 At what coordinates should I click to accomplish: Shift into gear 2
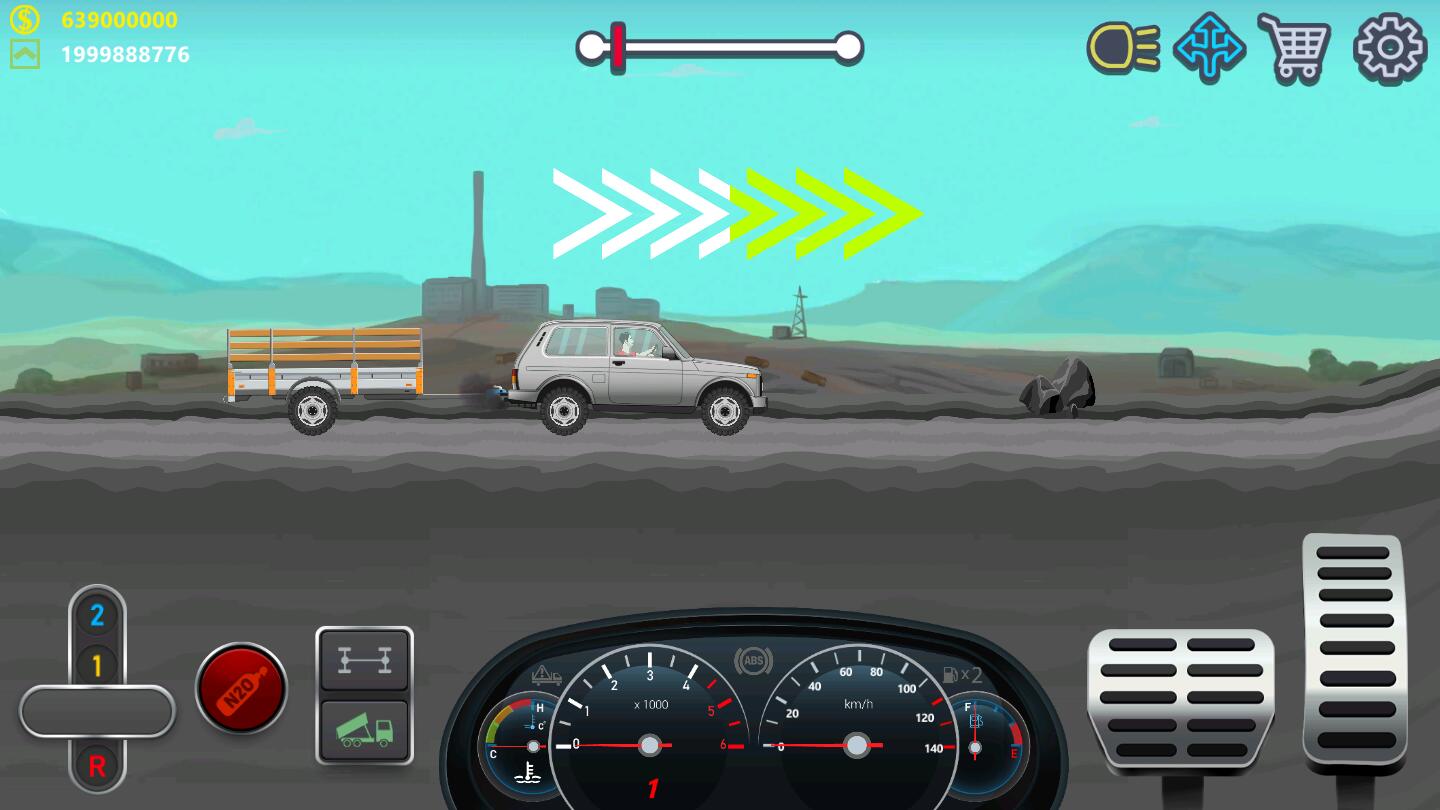point(97,615)
